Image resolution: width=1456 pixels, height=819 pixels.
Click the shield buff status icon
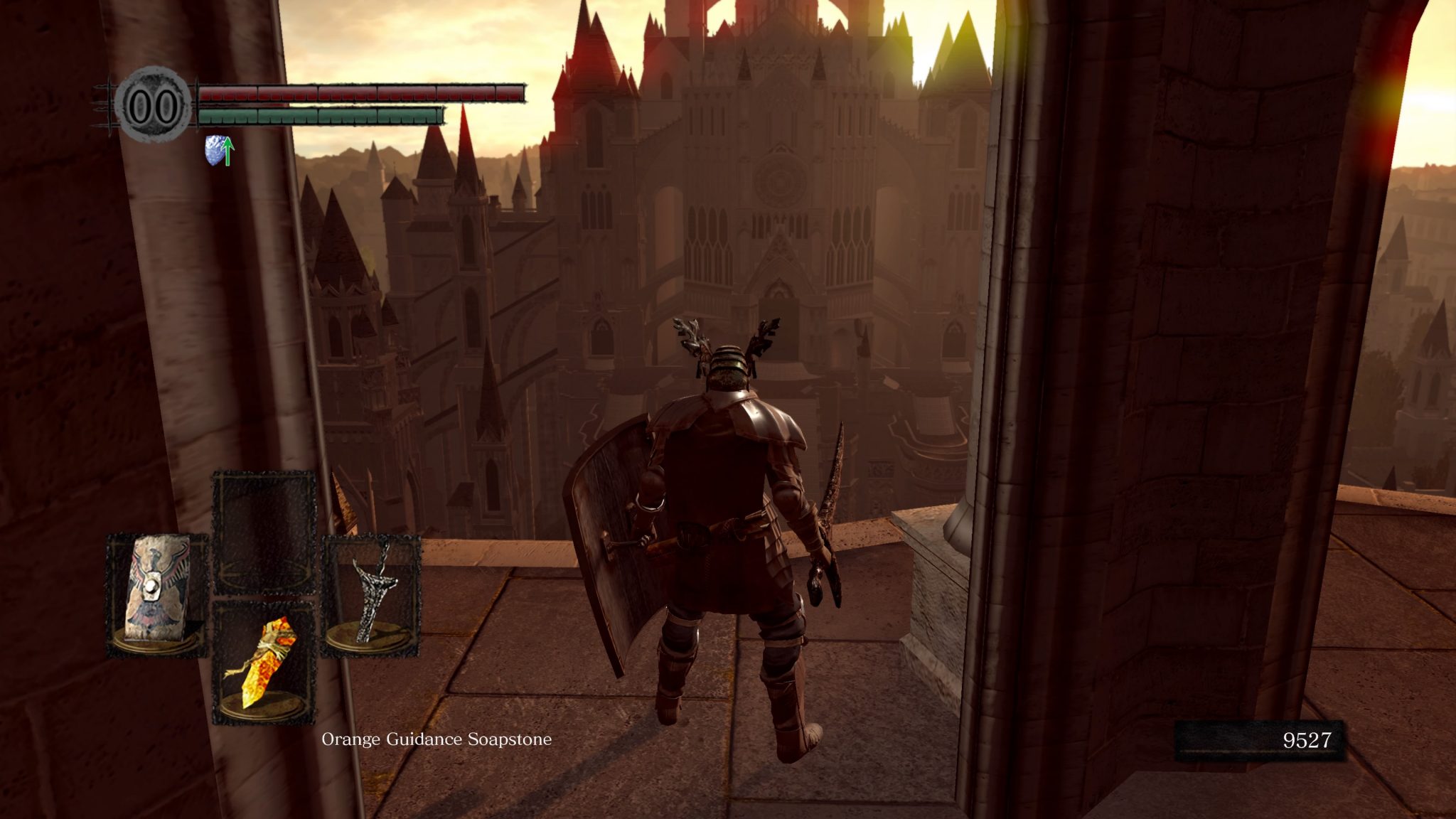219,150
